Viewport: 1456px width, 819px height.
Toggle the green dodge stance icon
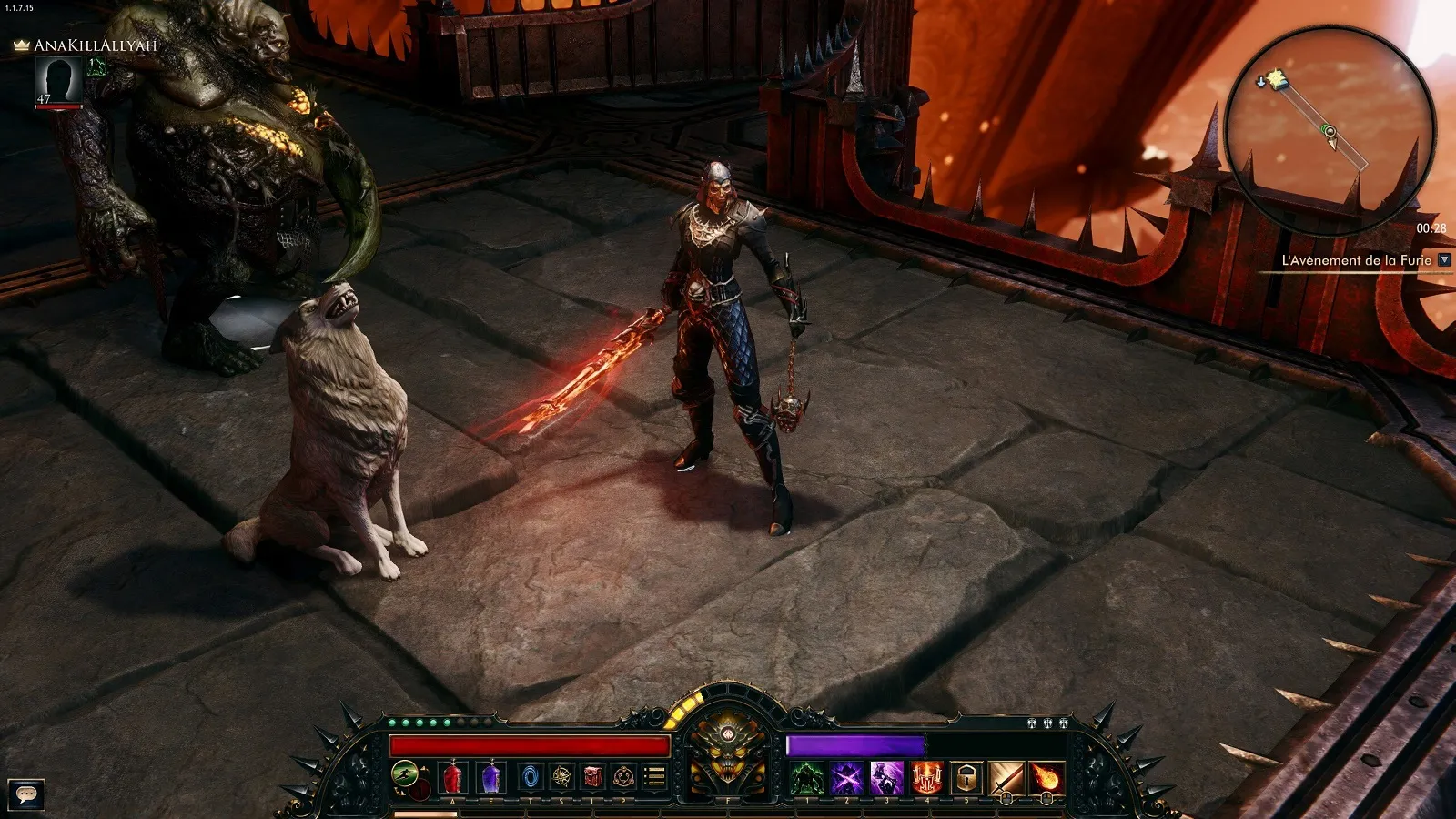coord(405,775)
